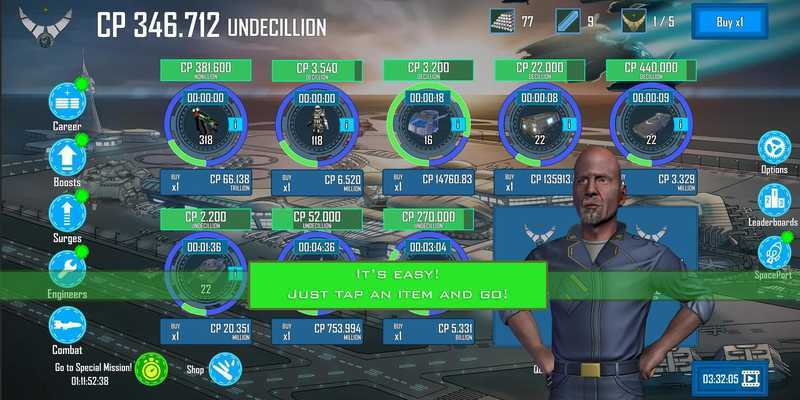Buy unit costing CP 6.520 million

pos(317,183)
